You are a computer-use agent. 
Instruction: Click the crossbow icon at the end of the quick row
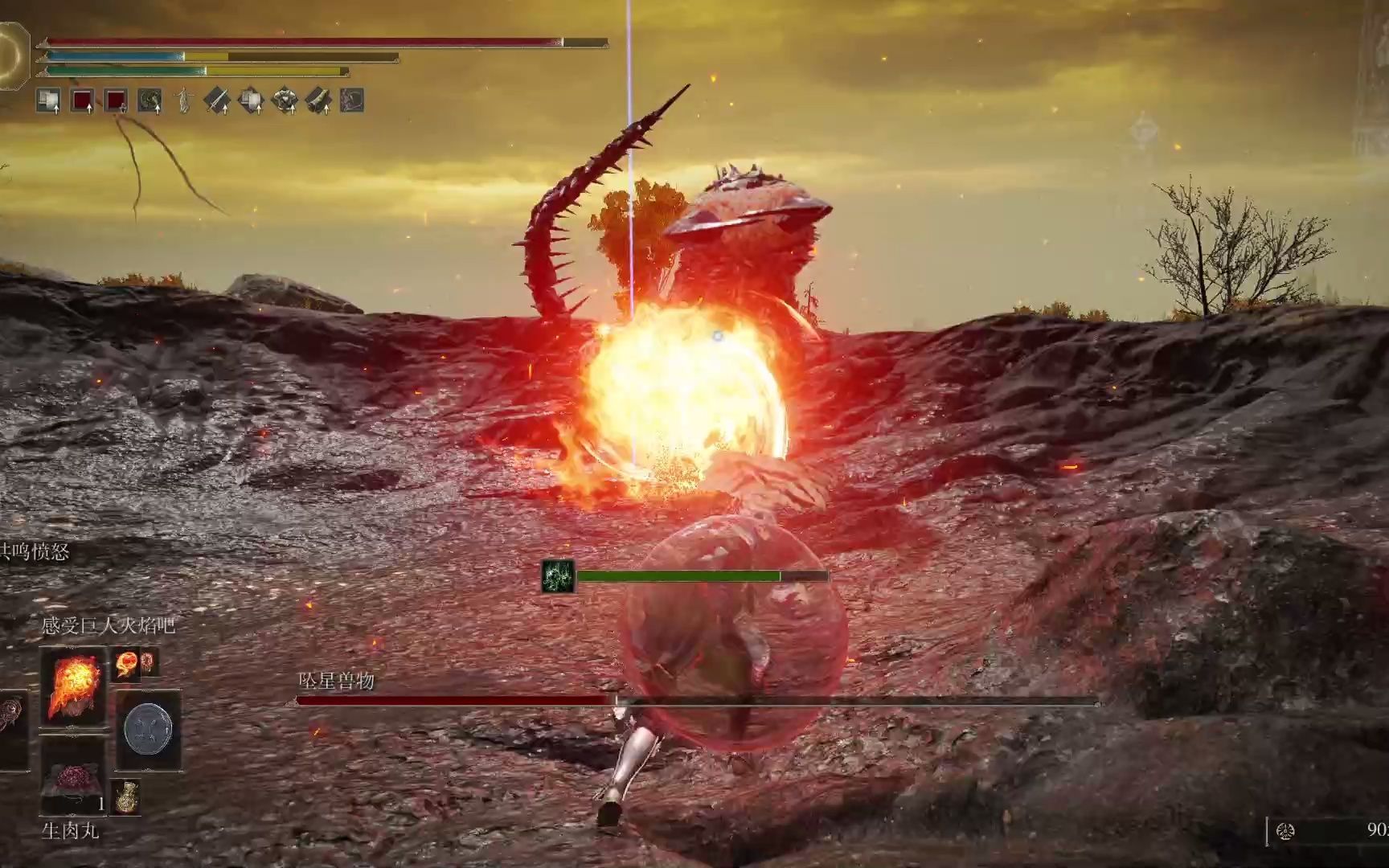(x=350, y=100)
